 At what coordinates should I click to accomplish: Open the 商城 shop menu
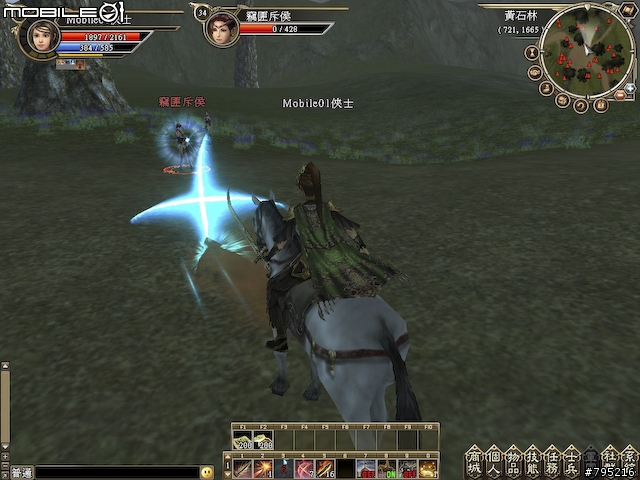pos(474,462)
